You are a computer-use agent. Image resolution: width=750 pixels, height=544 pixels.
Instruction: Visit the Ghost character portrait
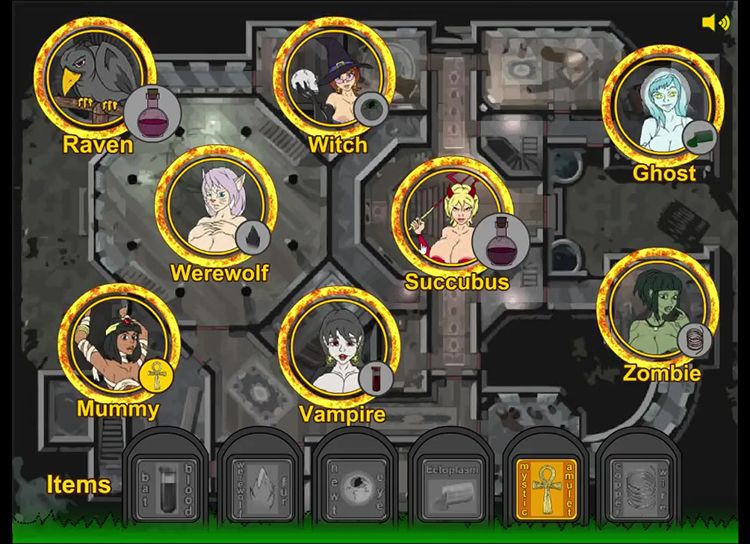tap(662, 105)
